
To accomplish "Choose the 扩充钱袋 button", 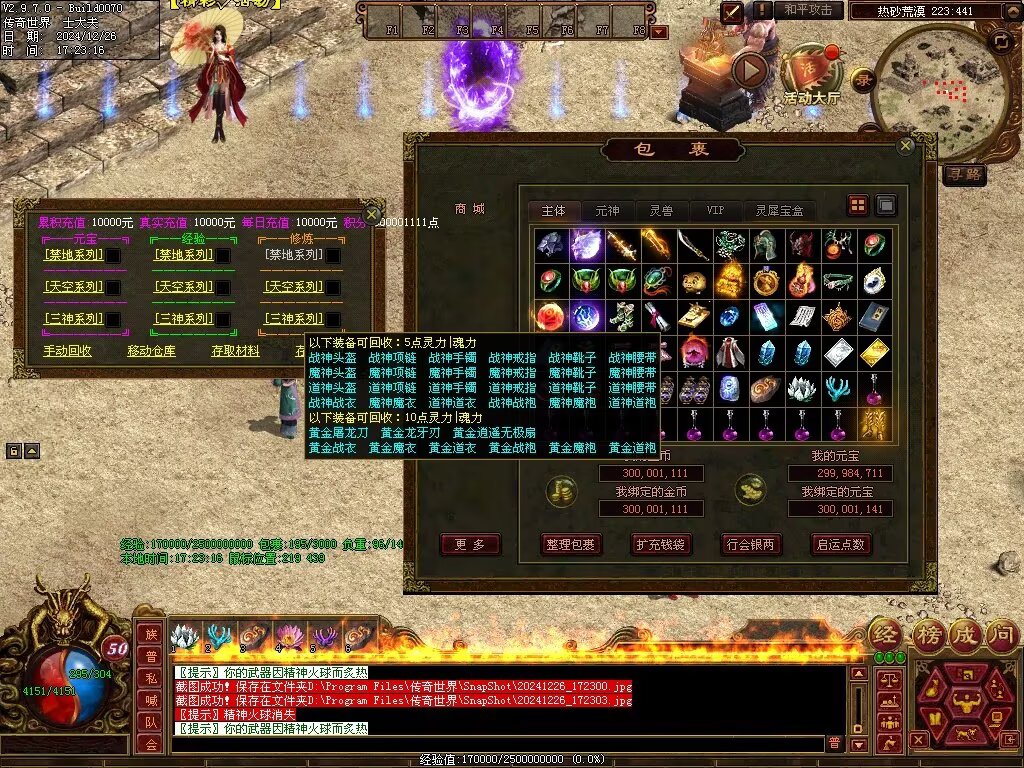I will pyautogui.click(x=661, y=545).
